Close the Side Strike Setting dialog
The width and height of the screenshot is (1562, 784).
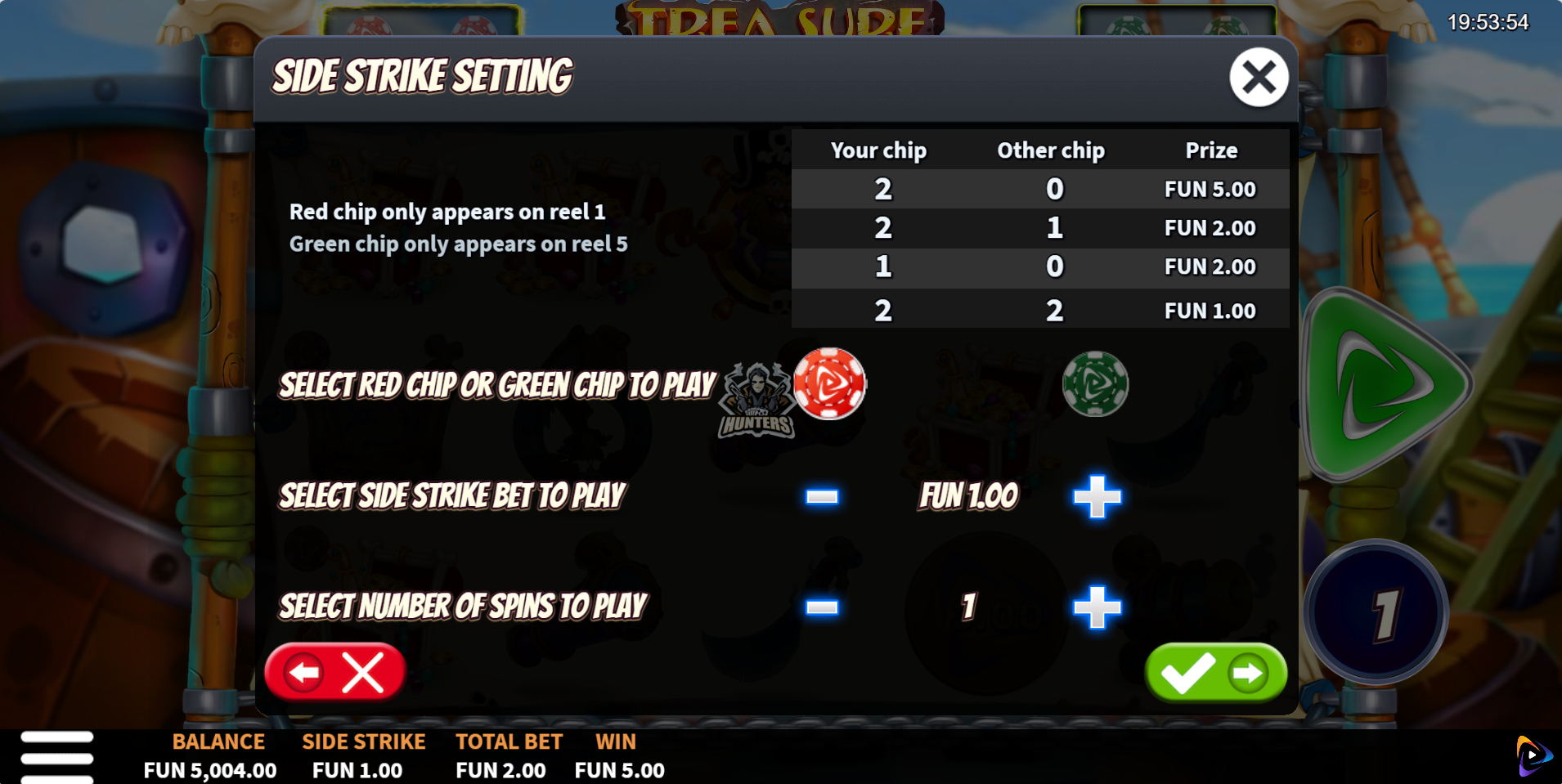1259,78
